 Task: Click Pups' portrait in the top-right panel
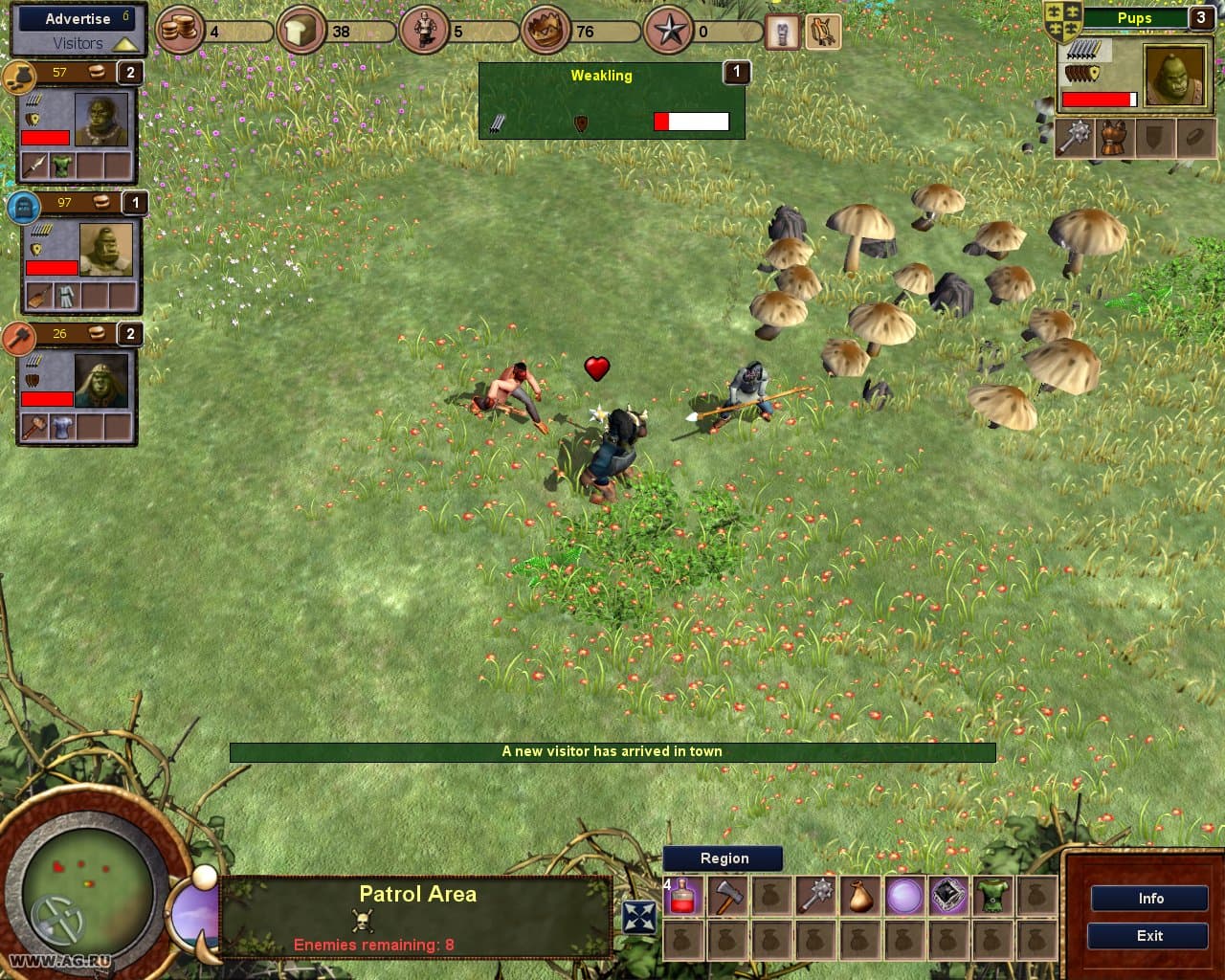click(x=1174, y=76)
